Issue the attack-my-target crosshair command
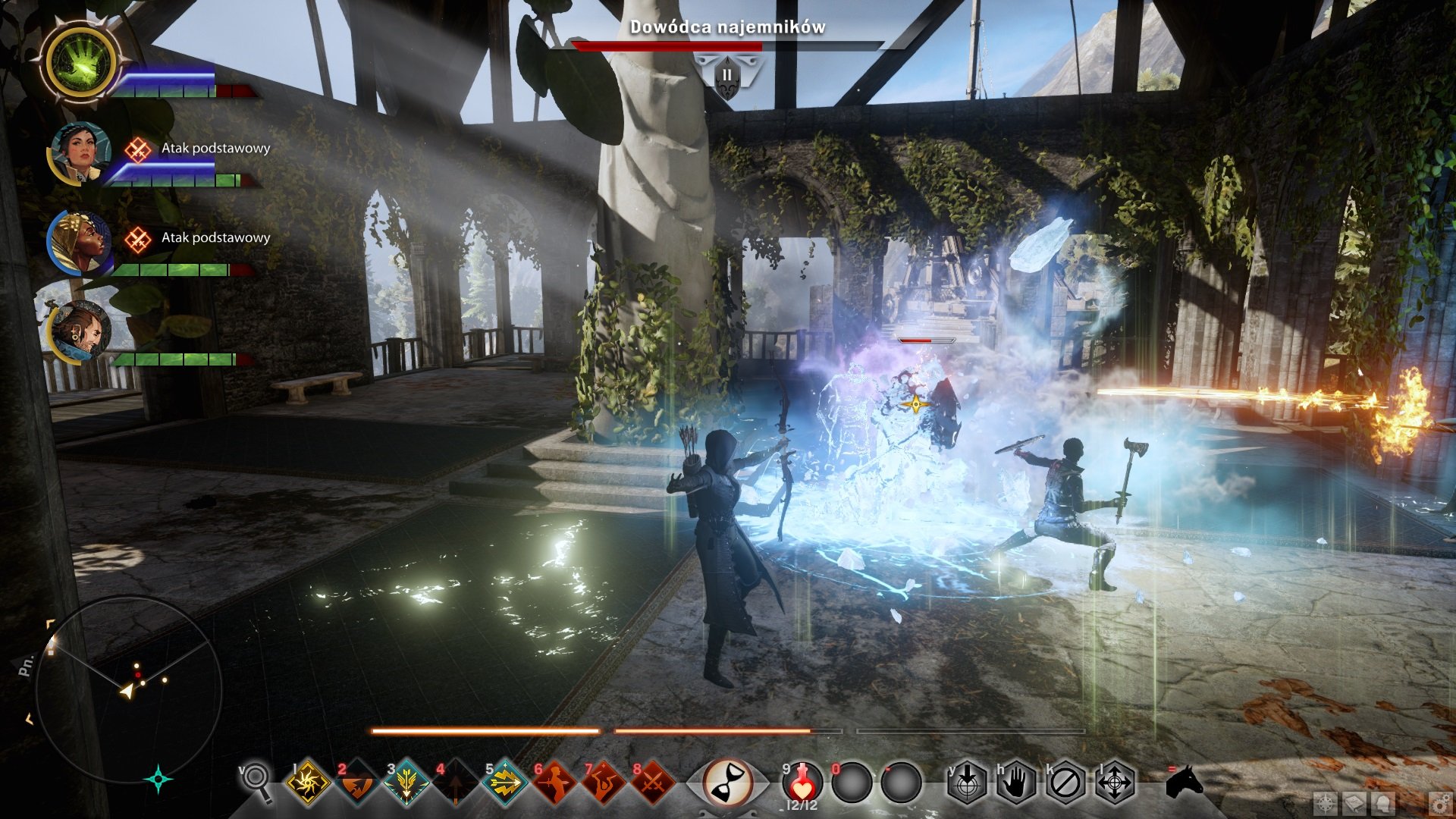Image resolution: width=1456 pixels, height=819 pixels. 967,783
